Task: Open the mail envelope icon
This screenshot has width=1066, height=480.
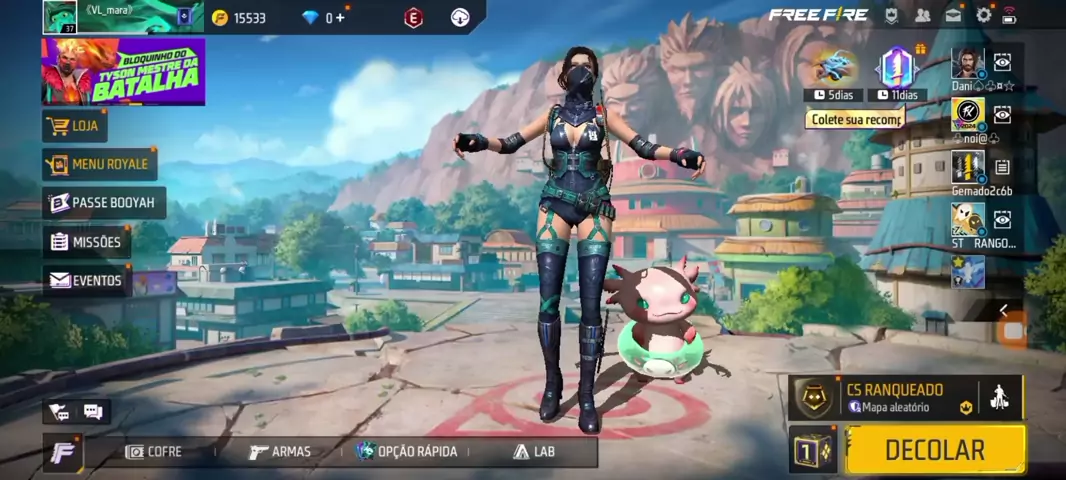Action: 953,15
